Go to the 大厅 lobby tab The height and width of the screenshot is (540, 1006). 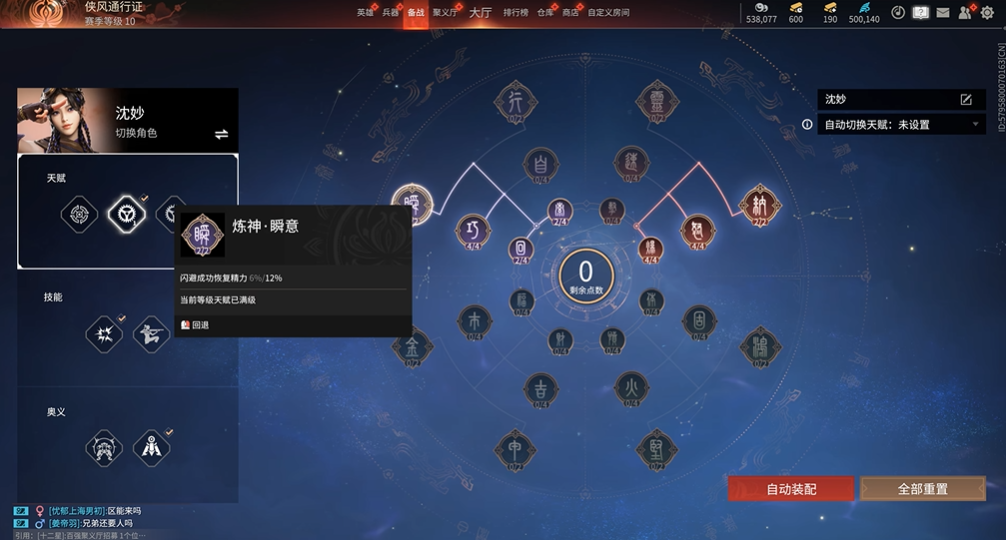click(480, 13)
